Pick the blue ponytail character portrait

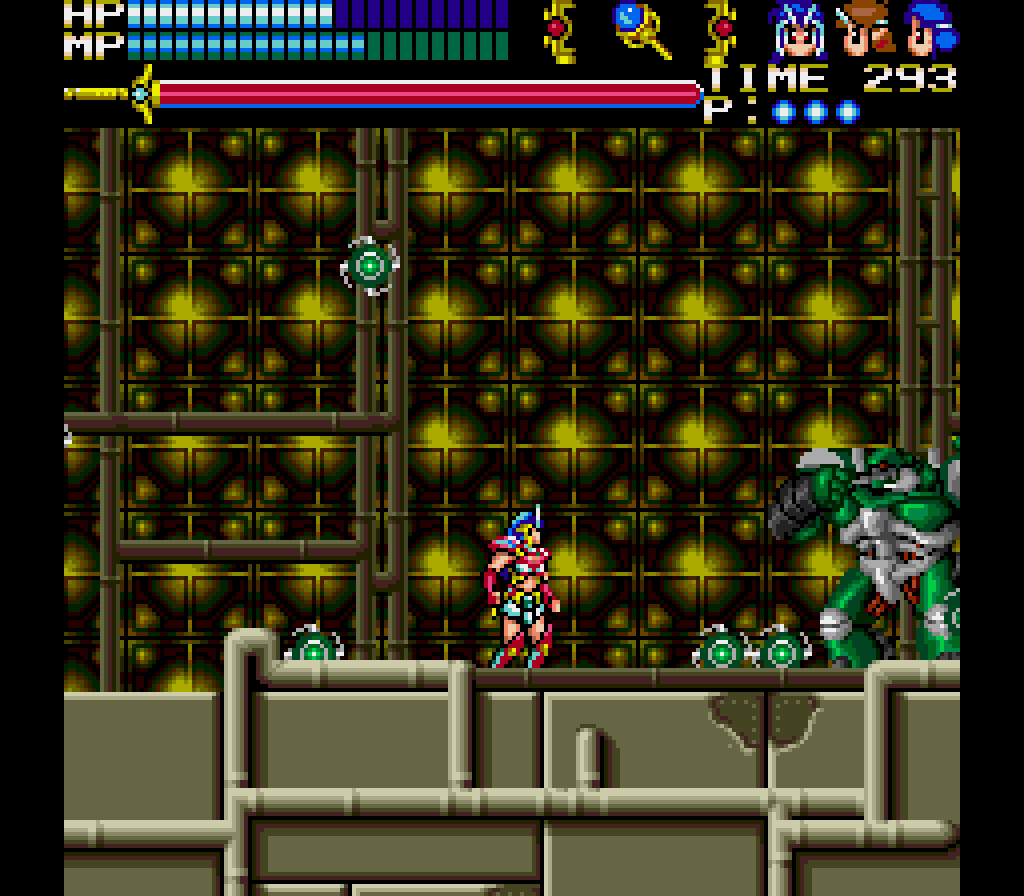[930, 30]
